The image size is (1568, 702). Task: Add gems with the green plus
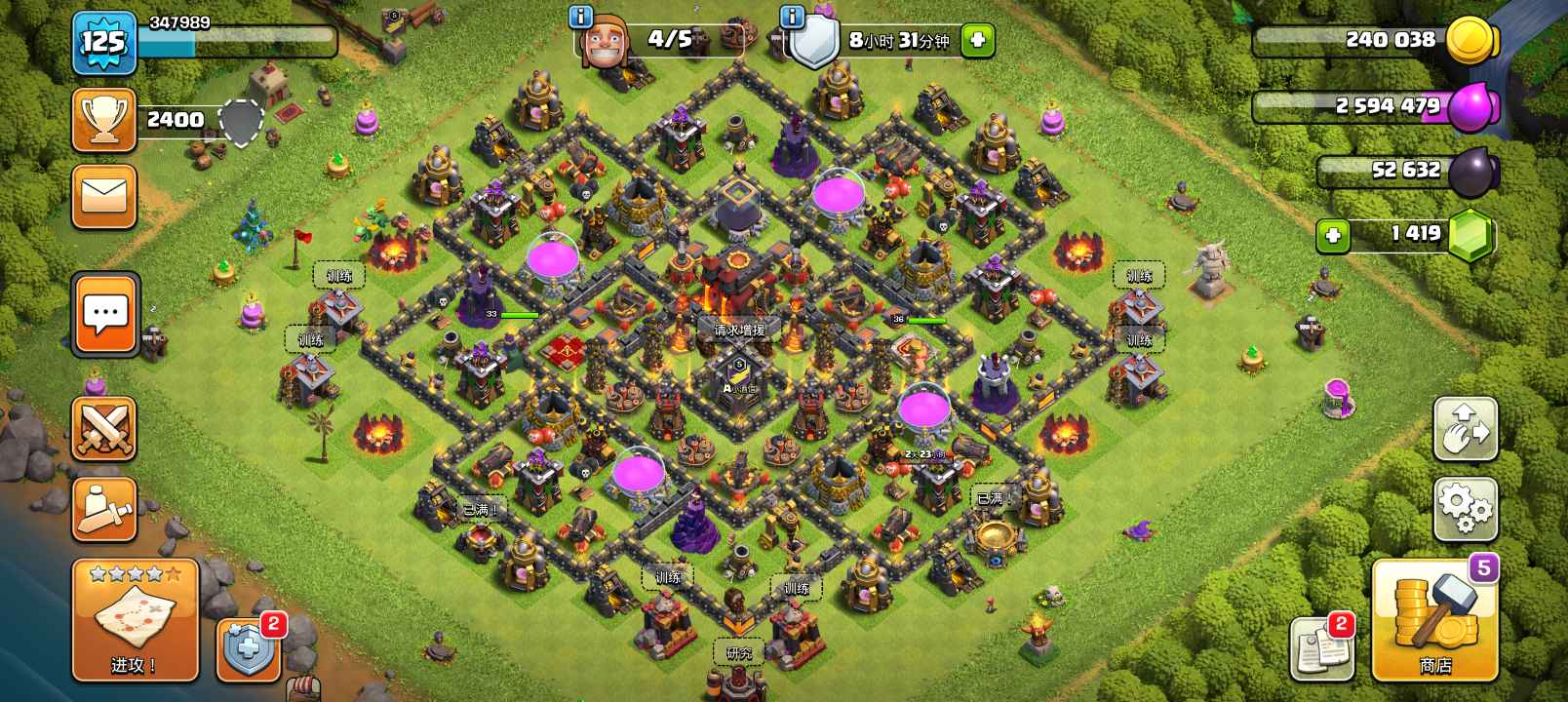pyautogui.click(x=1332, y=235)
